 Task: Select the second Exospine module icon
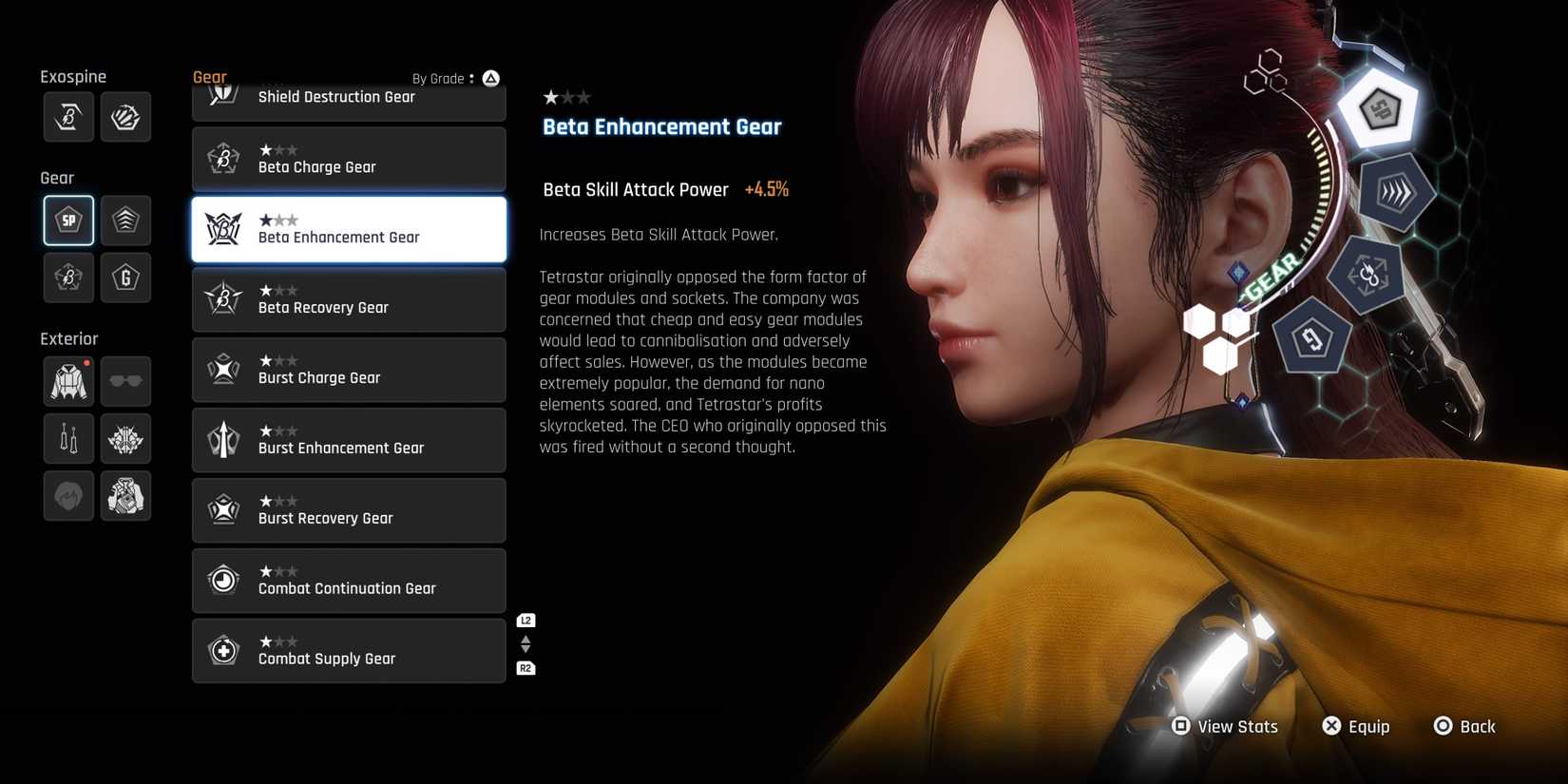pyautogui.click(x=125, y=116)
